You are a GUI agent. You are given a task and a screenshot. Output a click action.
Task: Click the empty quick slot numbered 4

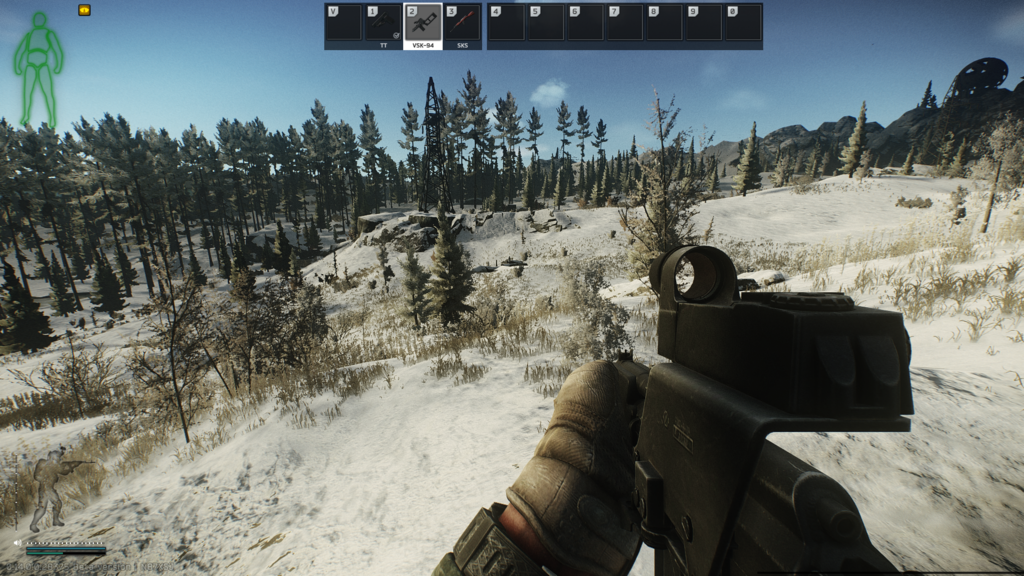pos(506,24)
